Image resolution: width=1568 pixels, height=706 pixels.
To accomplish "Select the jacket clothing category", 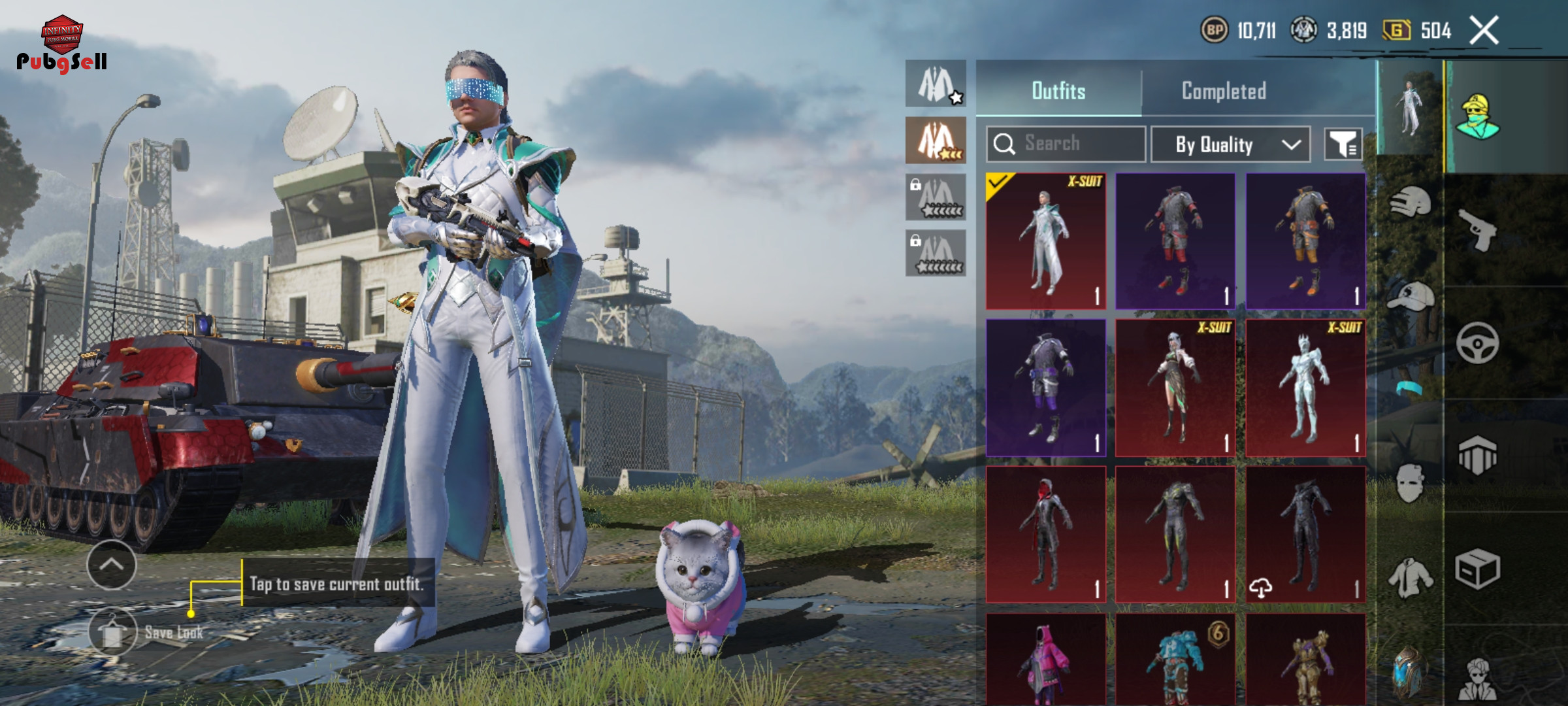I will click(1410, 578).
